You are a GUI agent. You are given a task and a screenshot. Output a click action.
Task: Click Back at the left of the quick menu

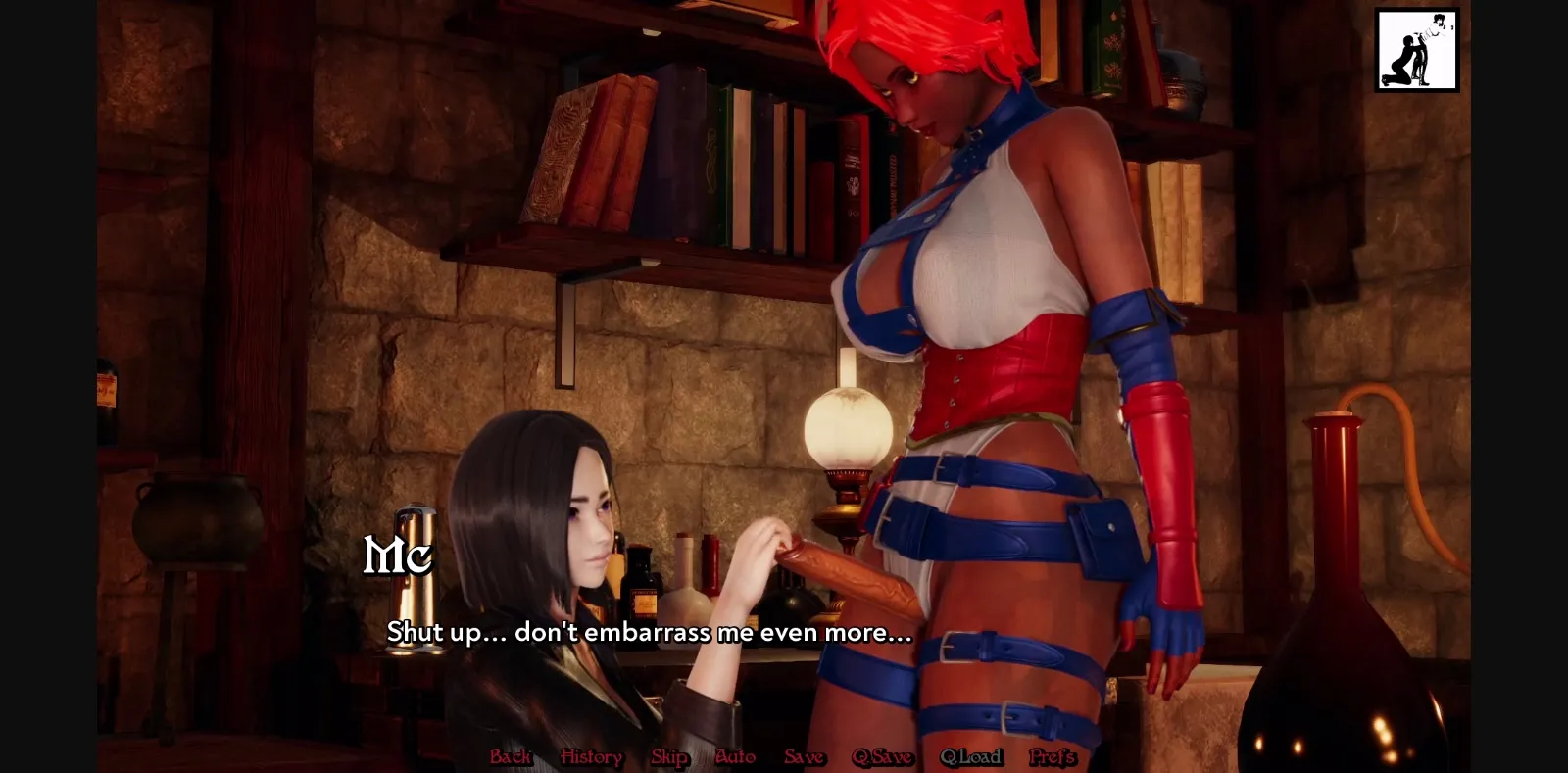coord(509,756)
